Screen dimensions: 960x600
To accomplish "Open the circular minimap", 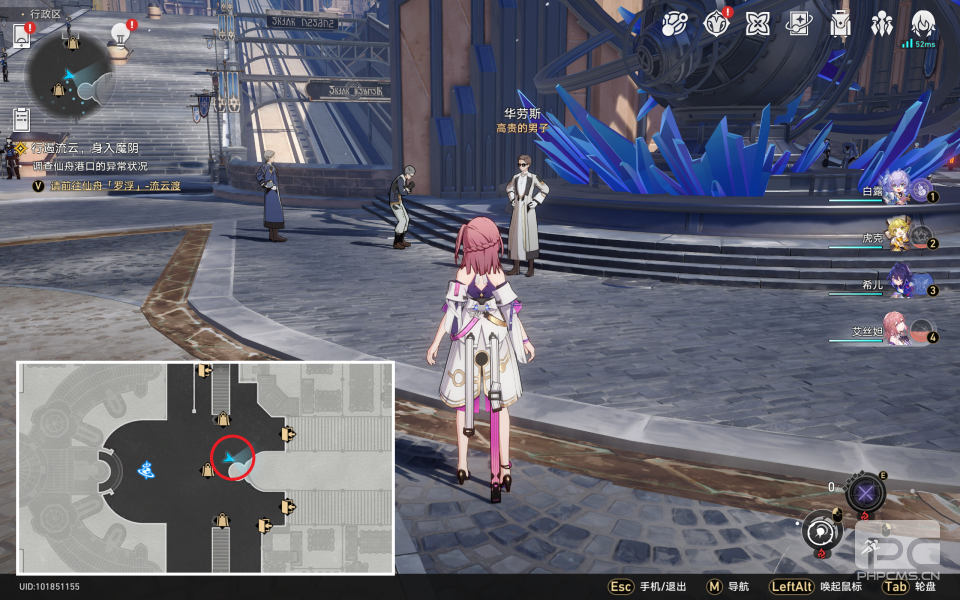I will 67,75.
